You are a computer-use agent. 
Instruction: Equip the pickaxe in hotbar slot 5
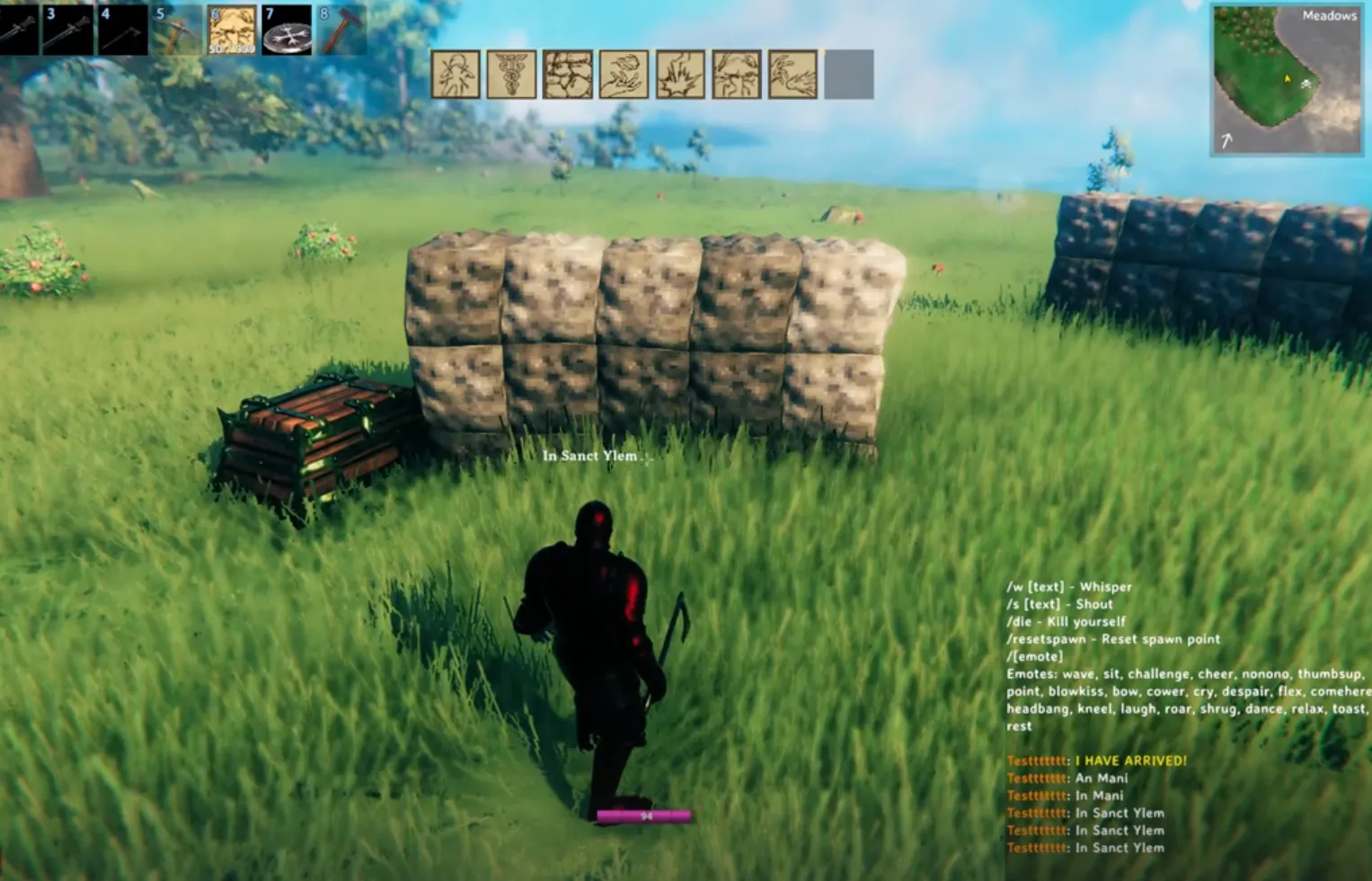pos(176,29)
